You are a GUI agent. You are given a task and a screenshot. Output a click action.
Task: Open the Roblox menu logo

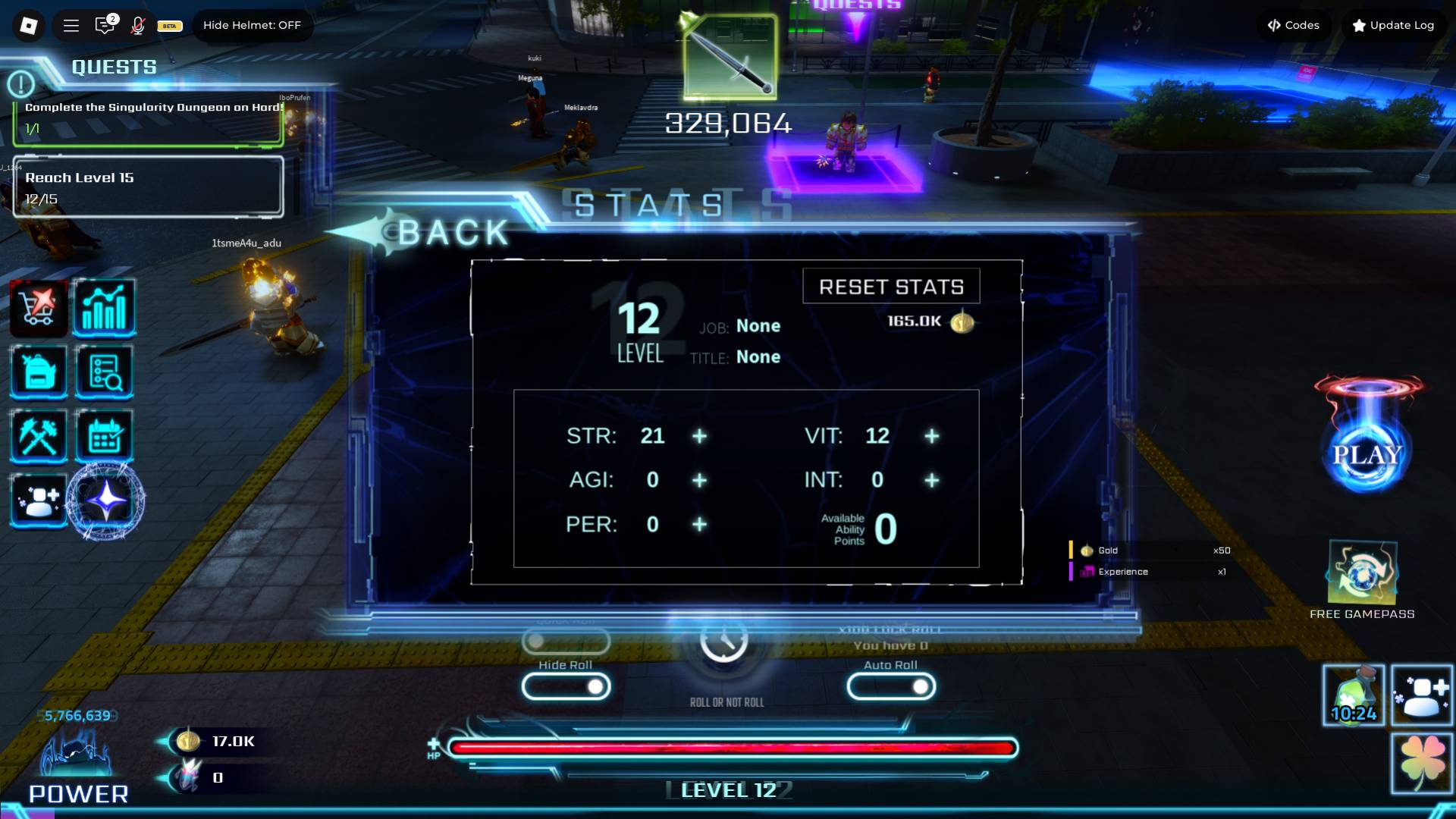[28, 26]
